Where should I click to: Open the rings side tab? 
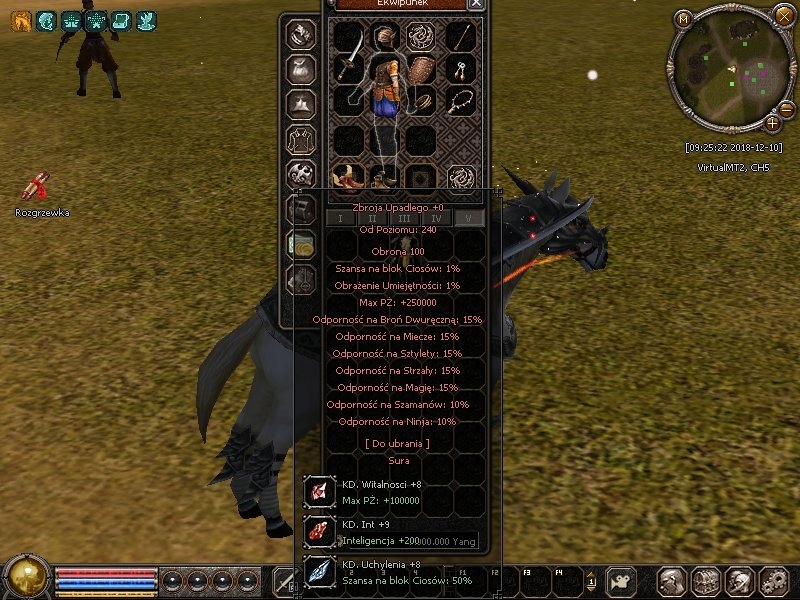click(303, 34)
